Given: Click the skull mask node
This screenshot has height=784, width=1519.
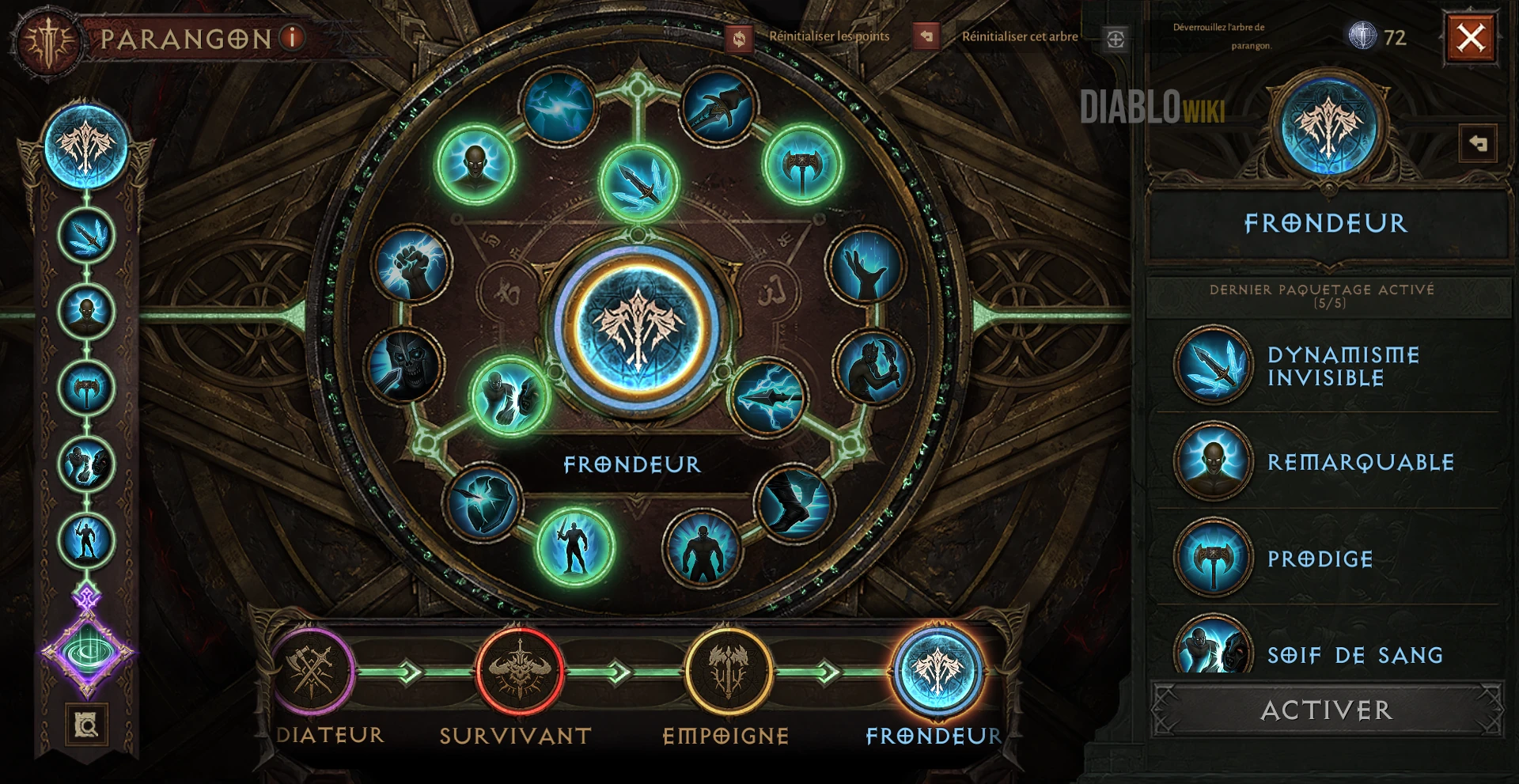Looking at the screenshot, I should tap(404, 365).
